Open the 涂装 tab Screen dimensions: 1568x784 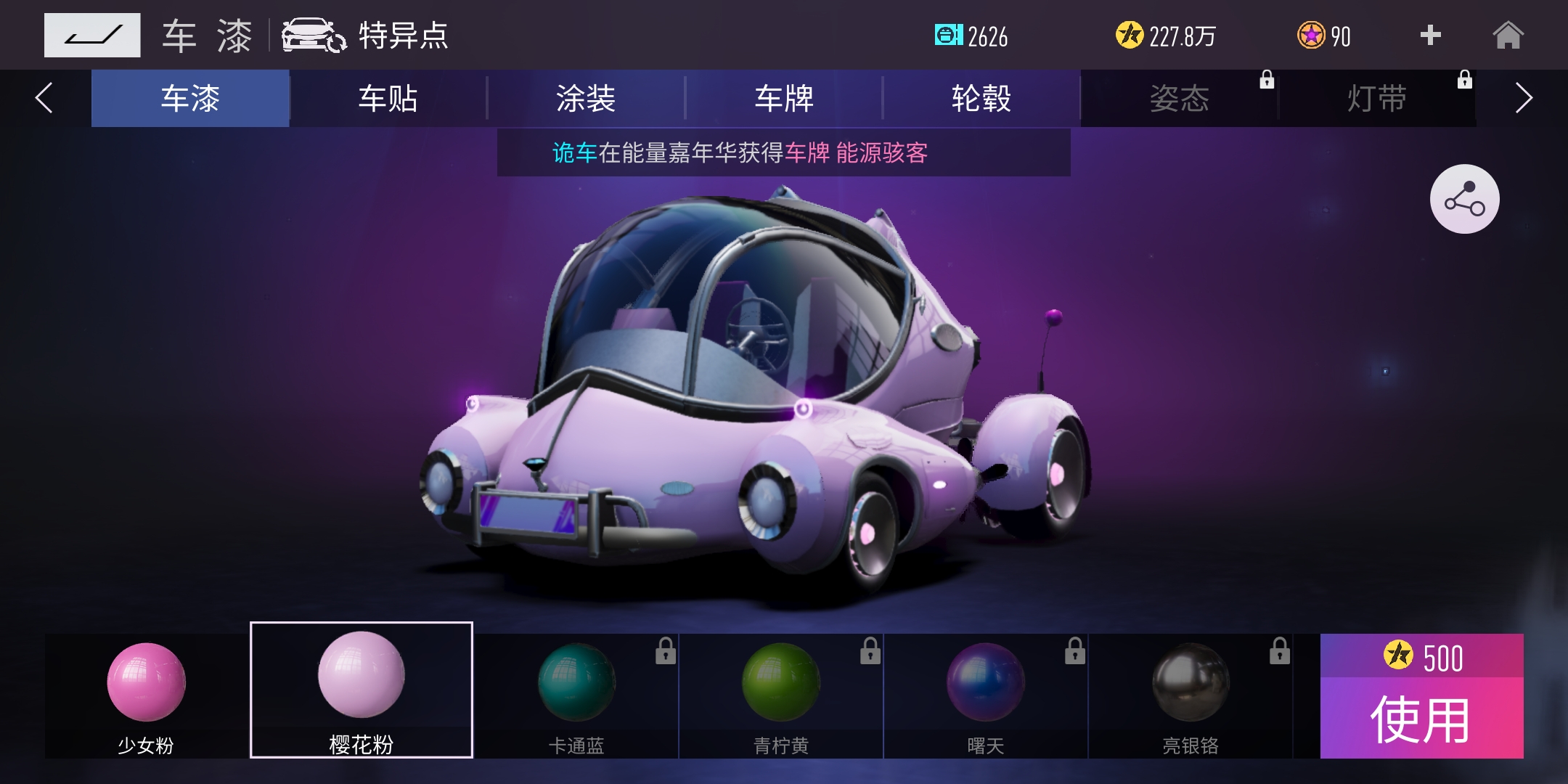(x=586, y=99)
